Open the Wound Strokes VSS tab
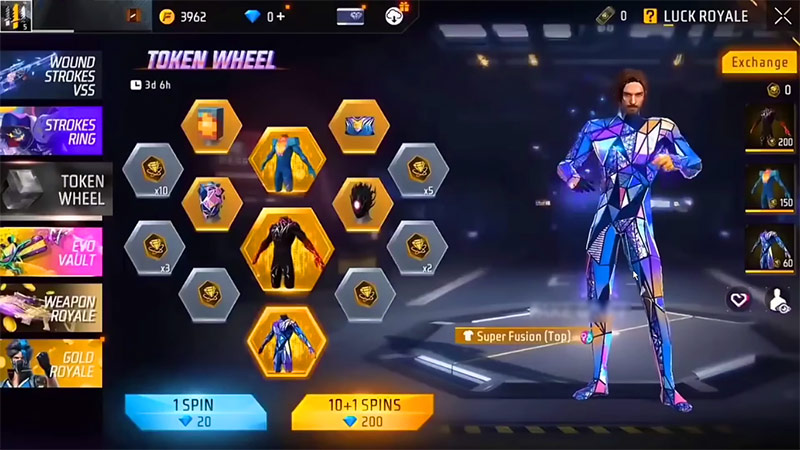Viewport: 800px width, 450px height. pyautogui.click(x=52, y=72)
